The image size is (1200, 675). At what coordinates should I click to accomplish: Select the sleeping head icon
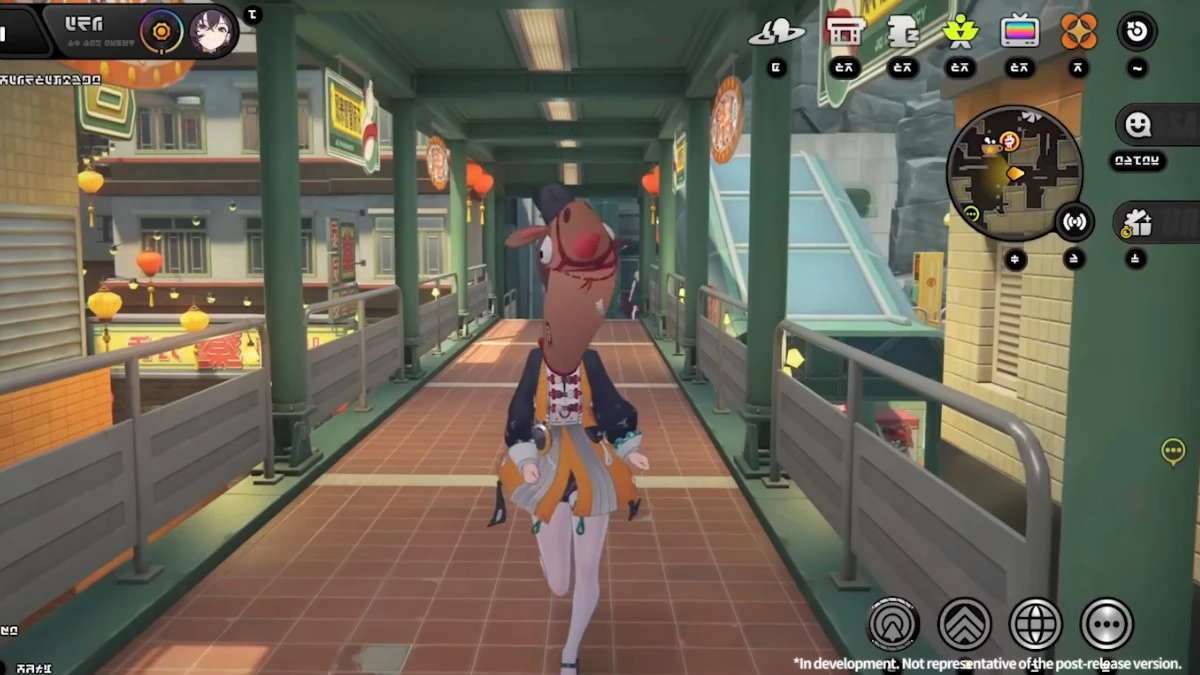(903, 32)
